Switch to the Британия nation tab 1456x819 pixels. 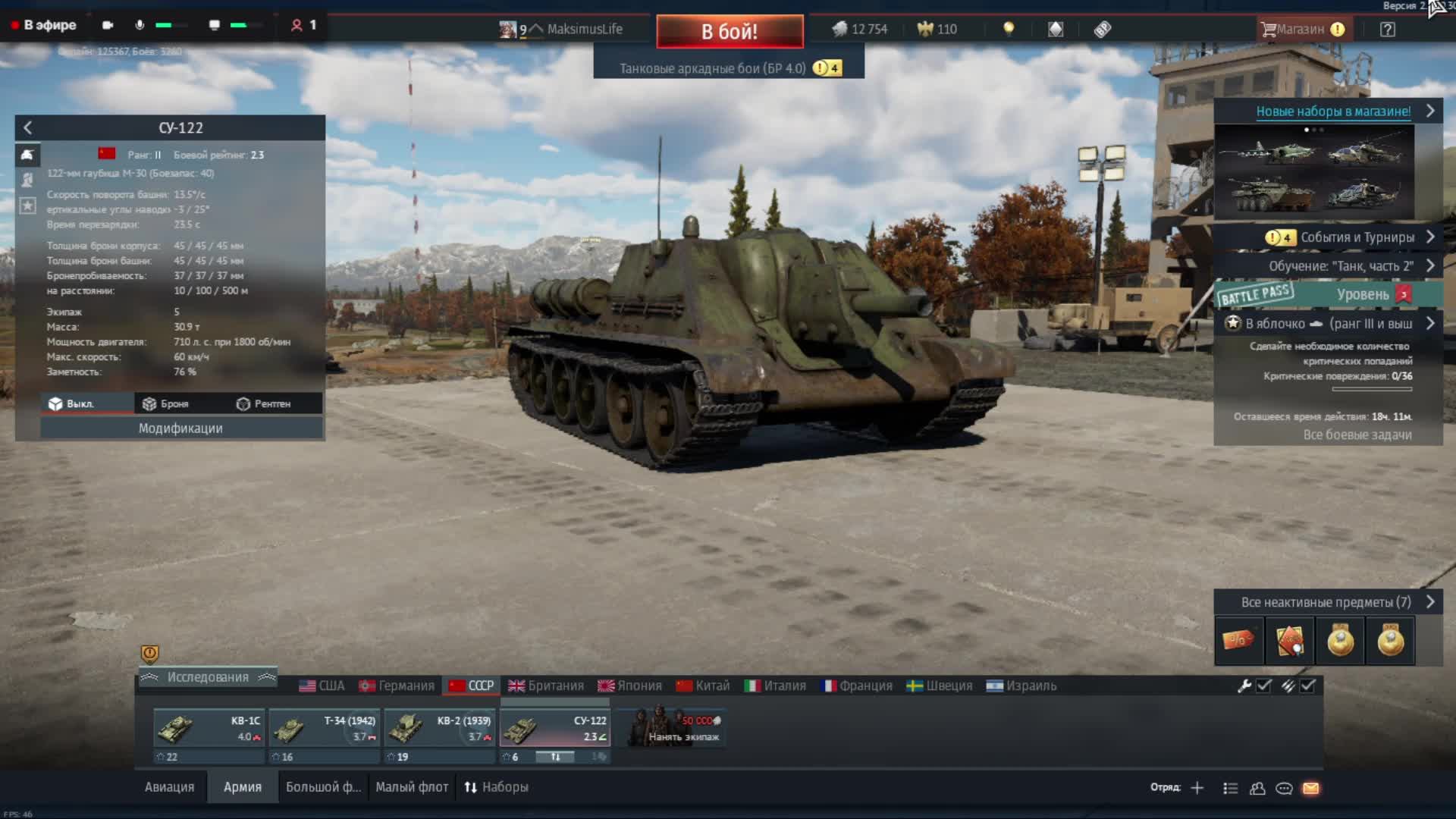pos(546,686)
